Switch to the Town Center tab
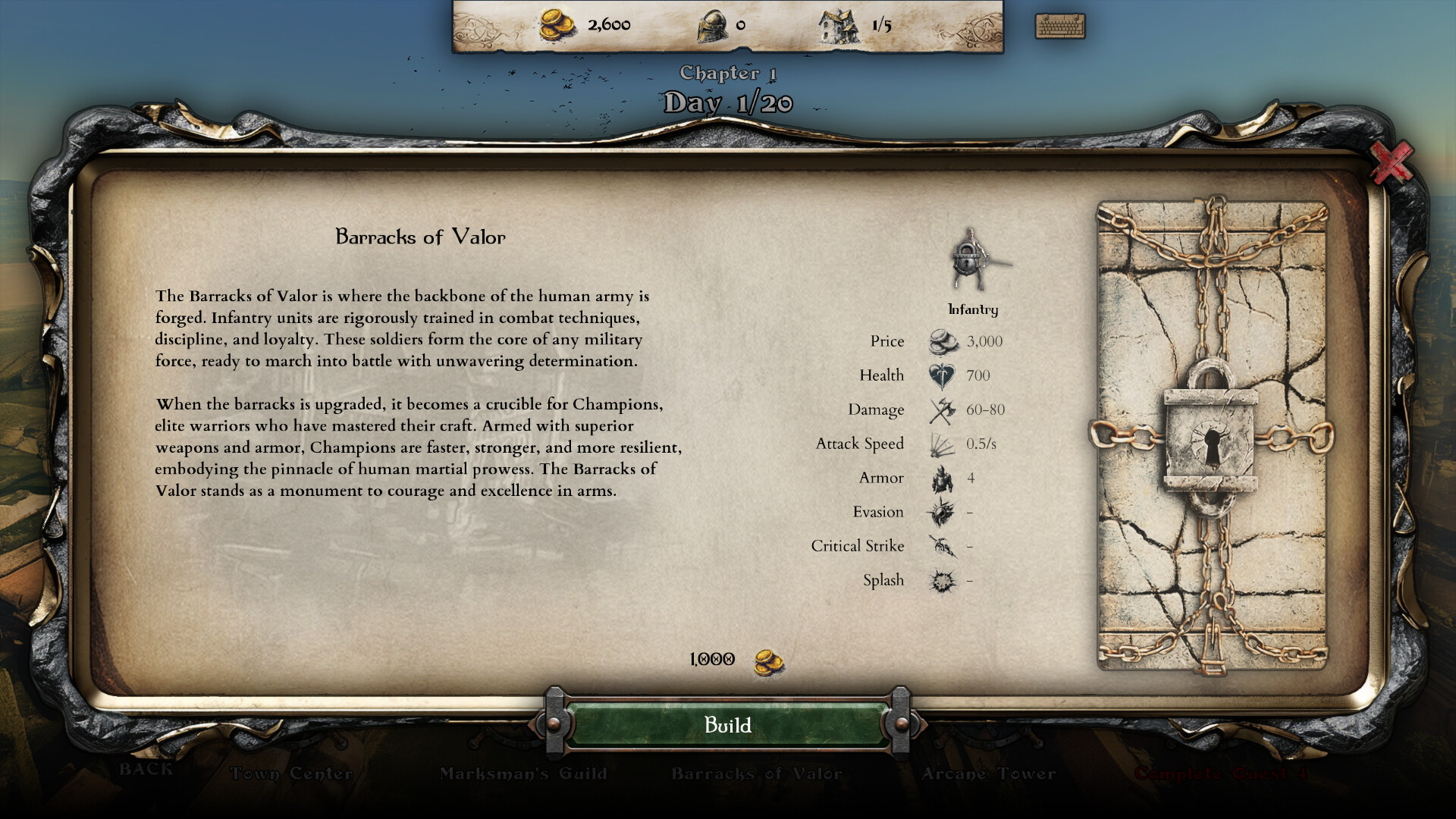 click(291, 774)
